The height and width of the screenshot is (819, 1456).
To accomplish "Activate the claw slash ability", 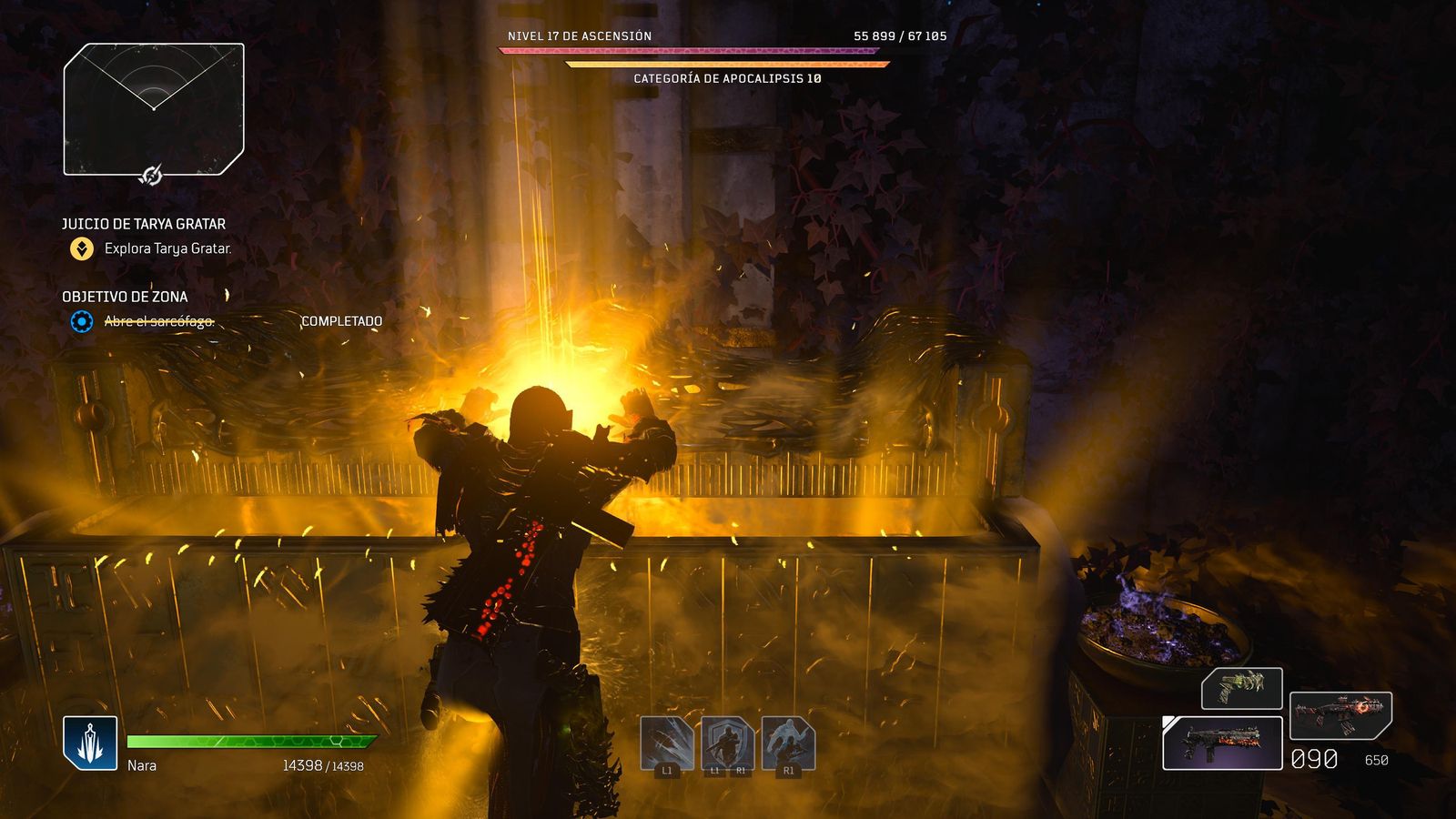I will [667, 743].
